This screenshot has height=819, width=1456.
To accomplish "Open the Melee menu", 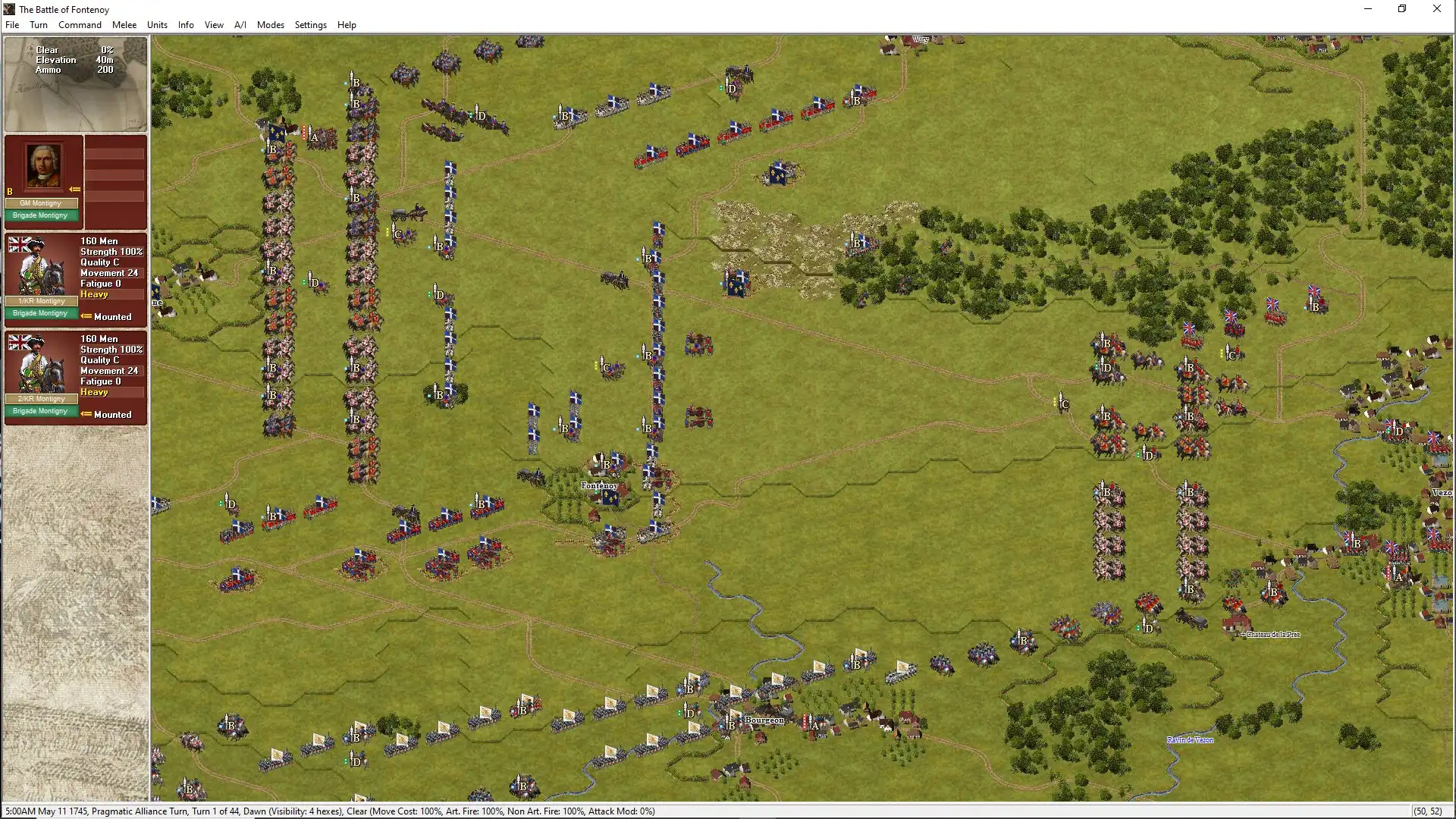I will pos(124,24).
